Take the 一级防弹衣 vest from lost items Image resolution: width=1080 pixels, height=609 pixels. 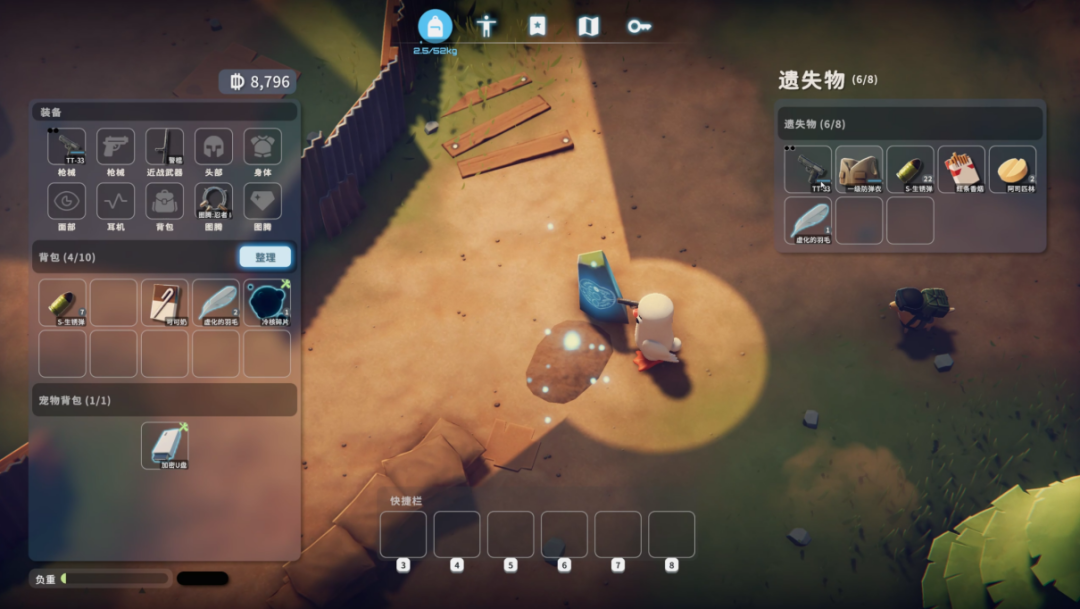coord(859,169)
